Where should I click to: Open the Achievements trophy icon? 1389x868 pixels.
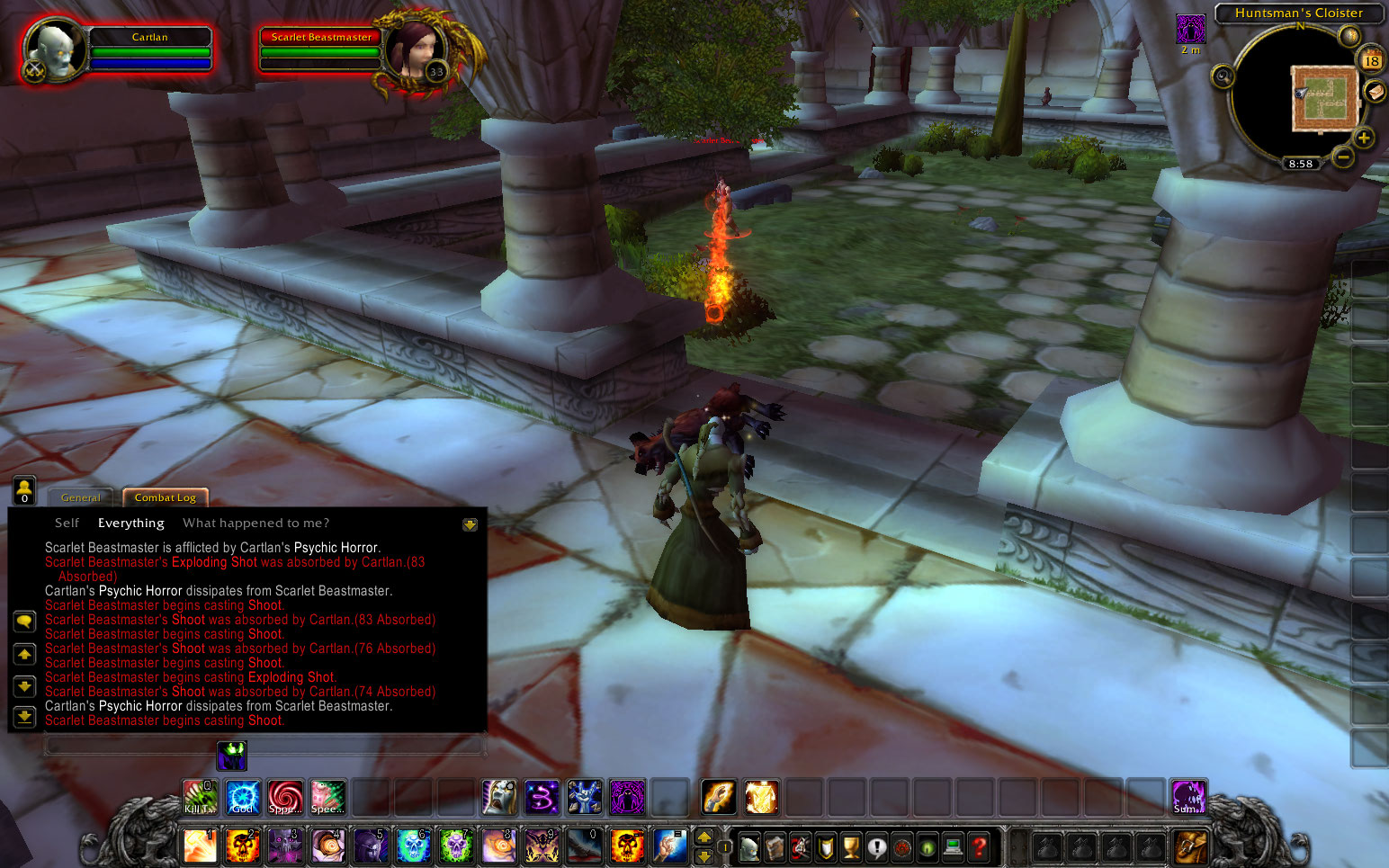[x=851, y=847]
